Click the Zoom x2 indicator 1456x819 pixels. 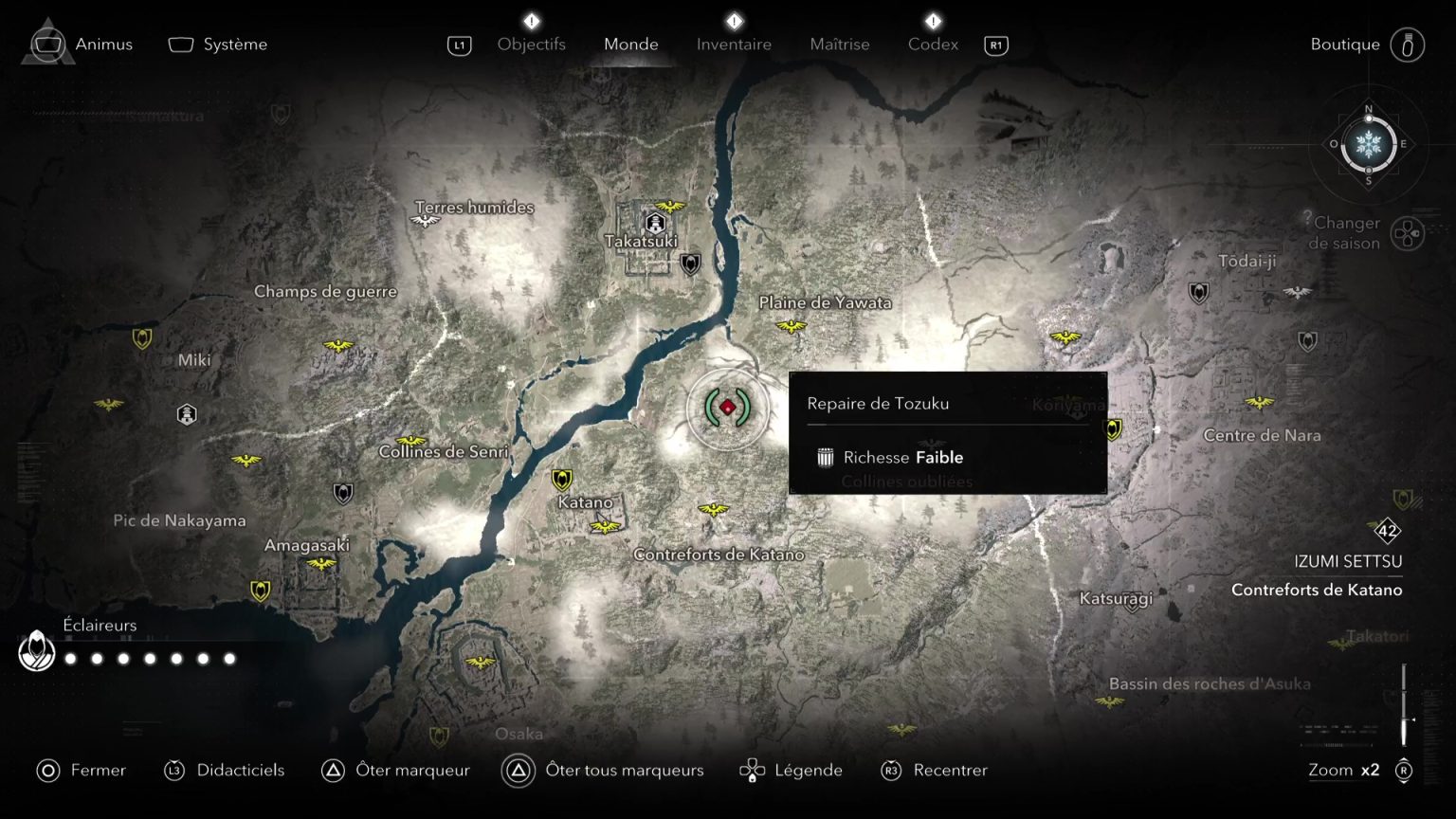(x=1344, y=770)
